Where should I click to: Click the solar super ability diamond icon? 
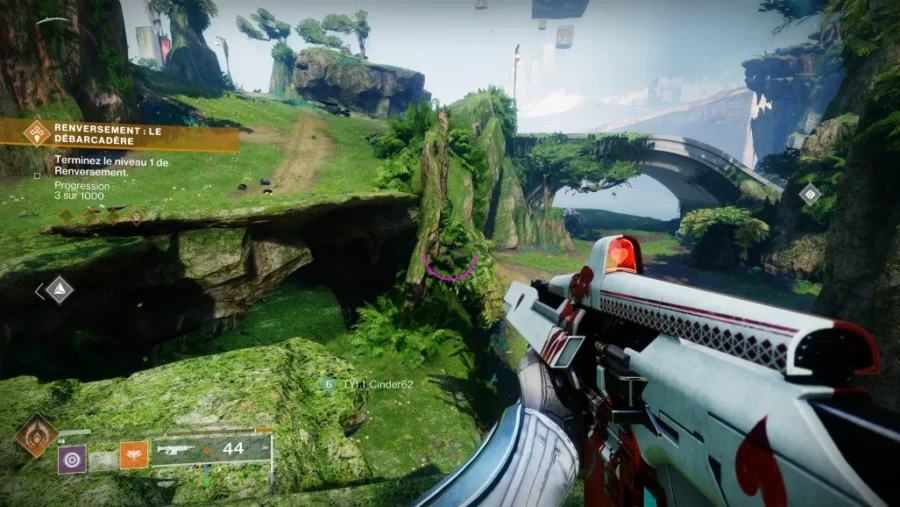[36, 437]
